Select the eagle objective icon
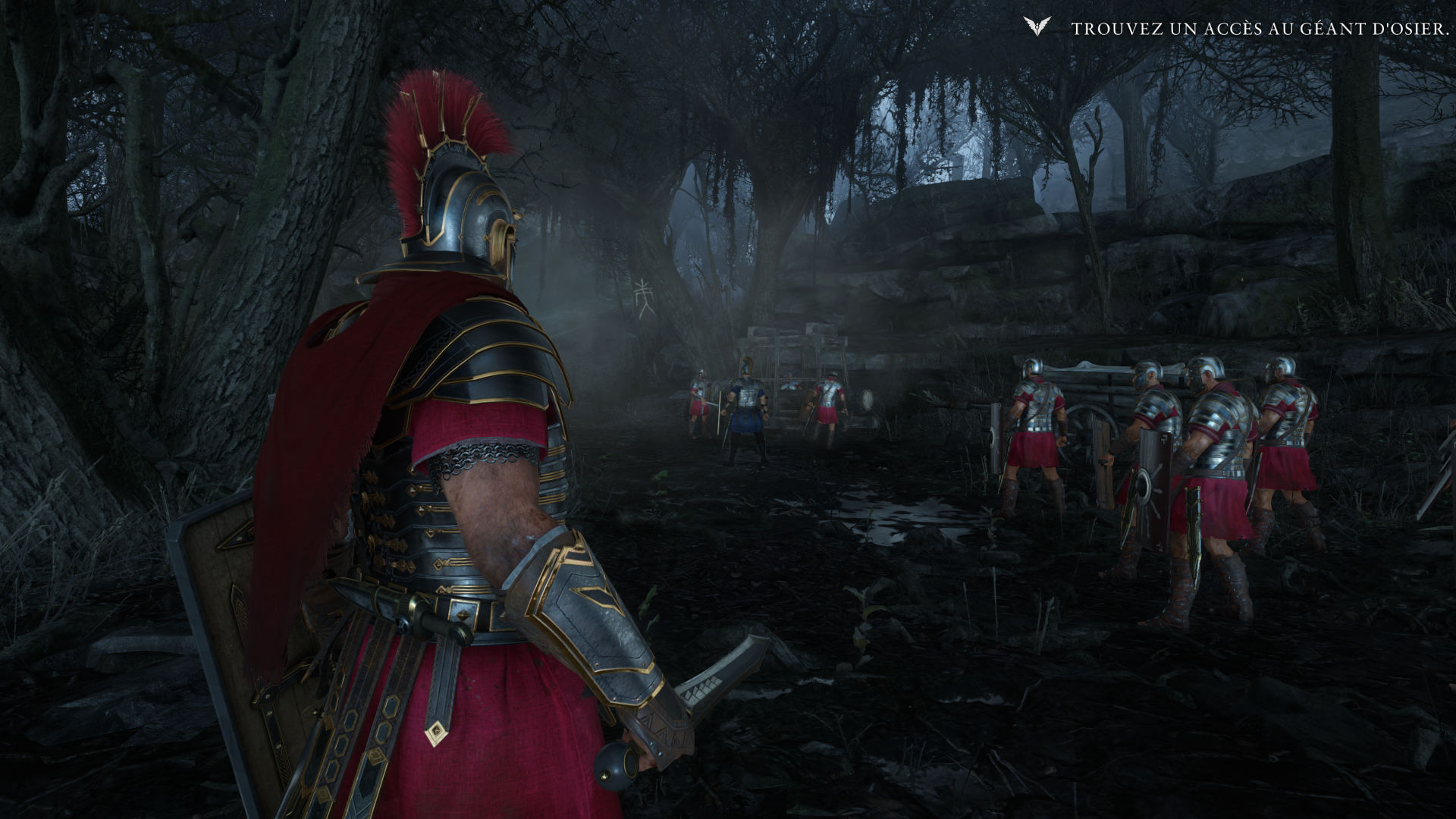 (x=1036, y=27)
